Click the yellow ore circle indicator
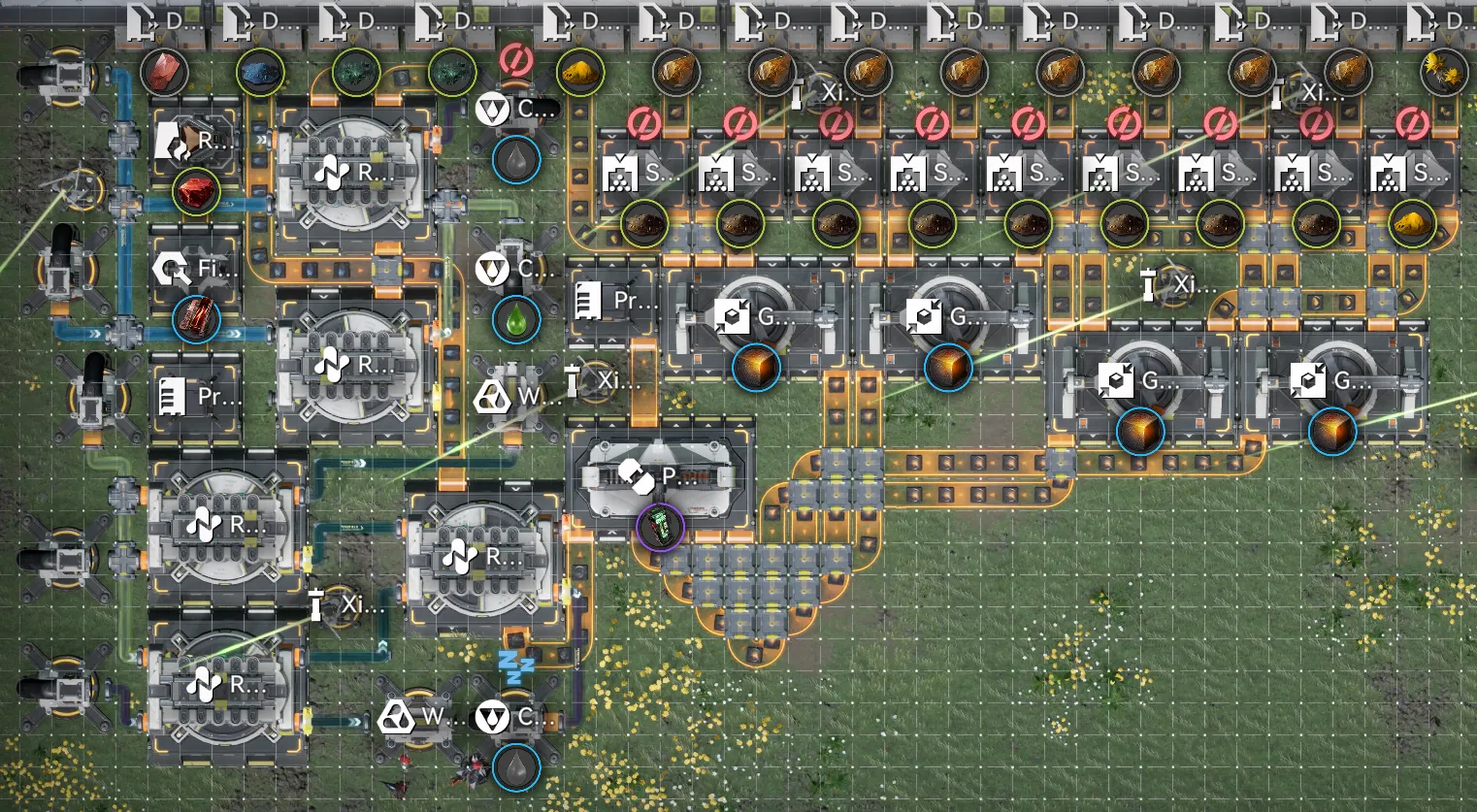 (x=580, y=73)
